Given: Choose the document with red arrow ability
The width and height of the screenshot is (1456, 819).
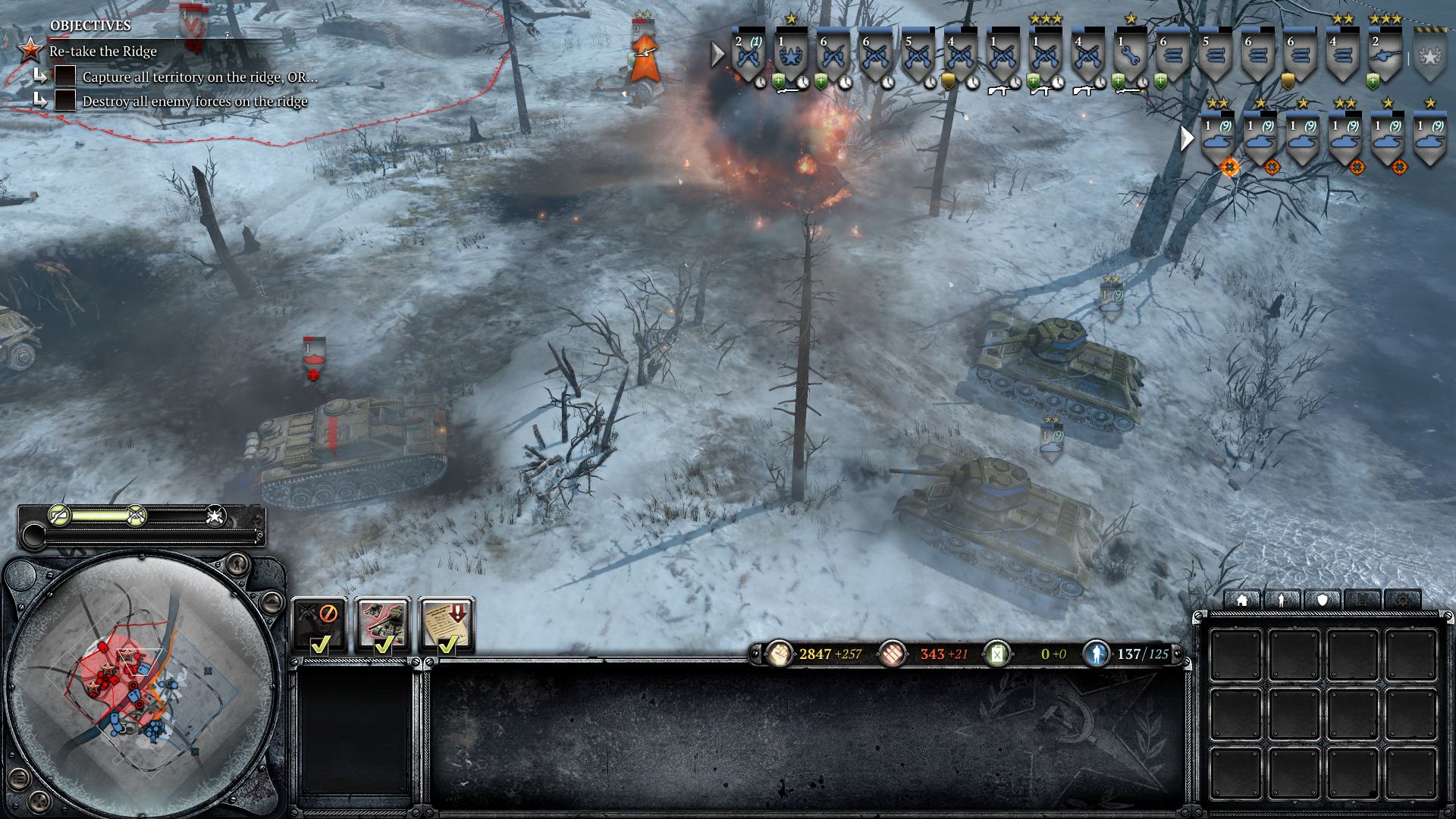Looking at the screenshot, I should pyautogui.click(x=447, y=625).
